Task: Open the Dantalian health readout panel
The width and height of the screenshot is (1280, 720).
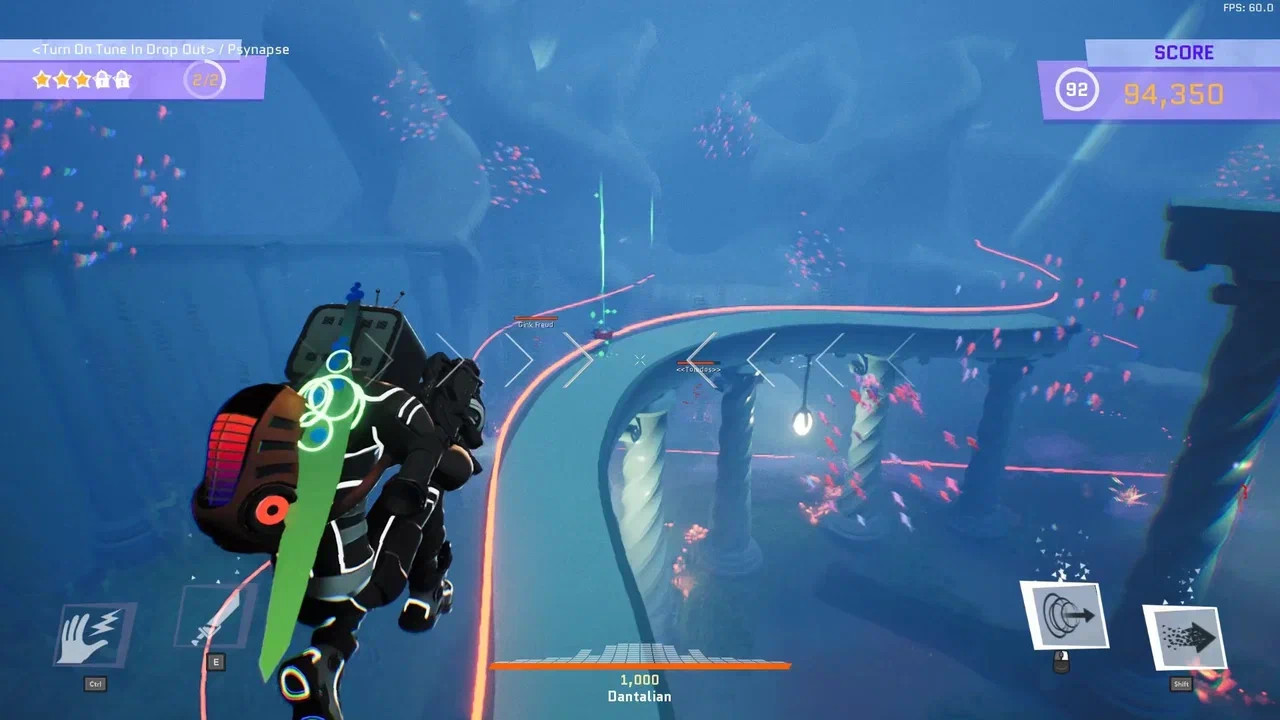Action: tap(639, 688)
